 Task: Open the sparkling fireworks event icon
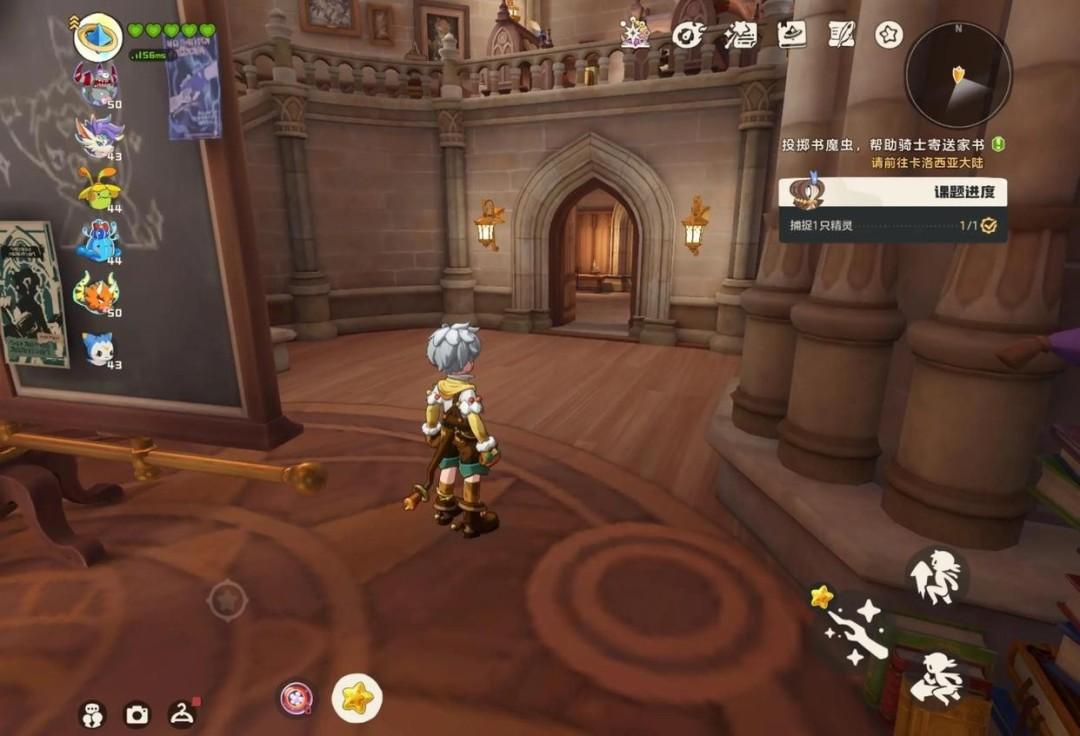coord(636,34)
